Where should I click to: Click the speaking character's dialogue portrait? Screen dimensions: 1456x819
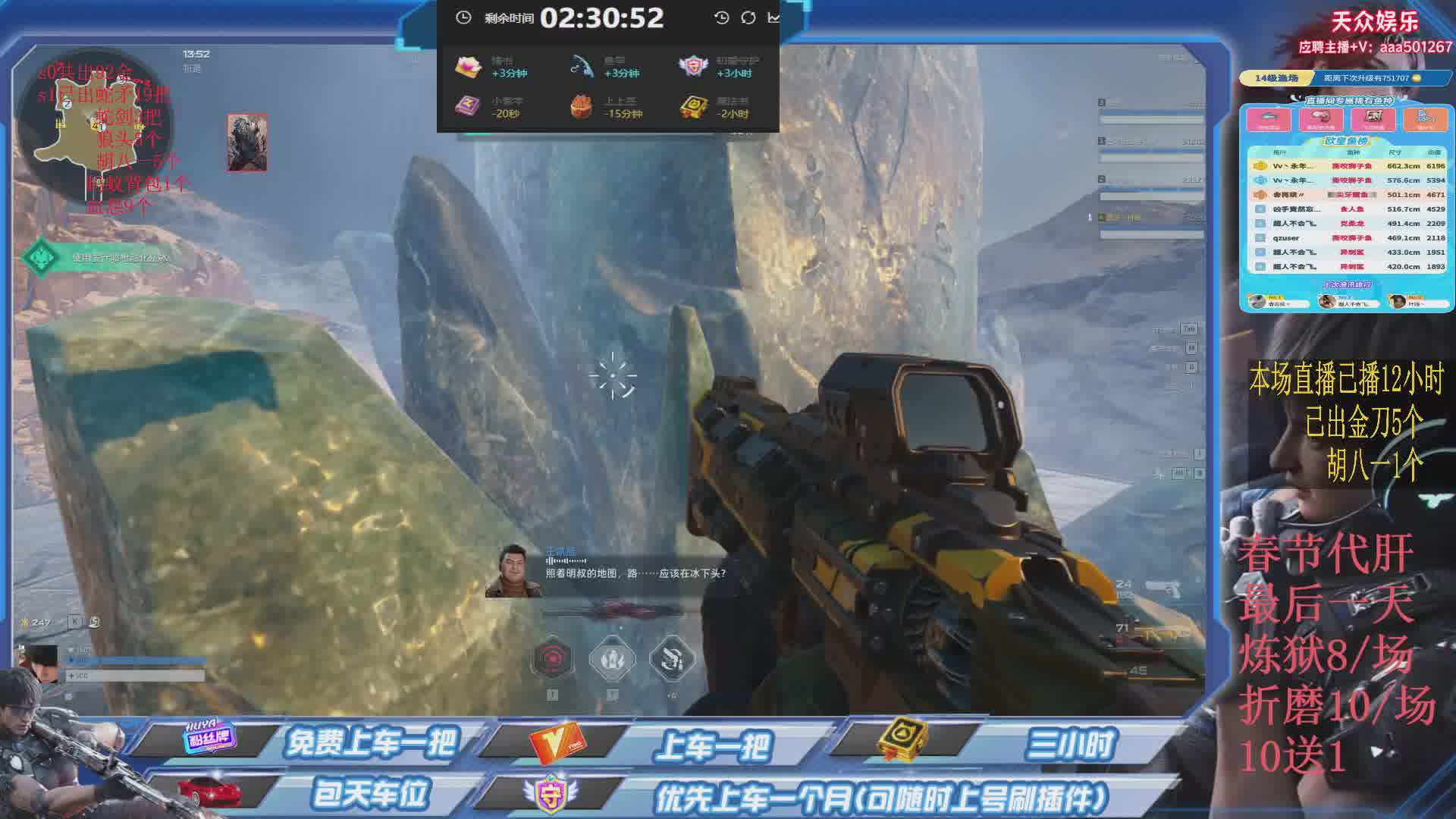pos(513,571)
